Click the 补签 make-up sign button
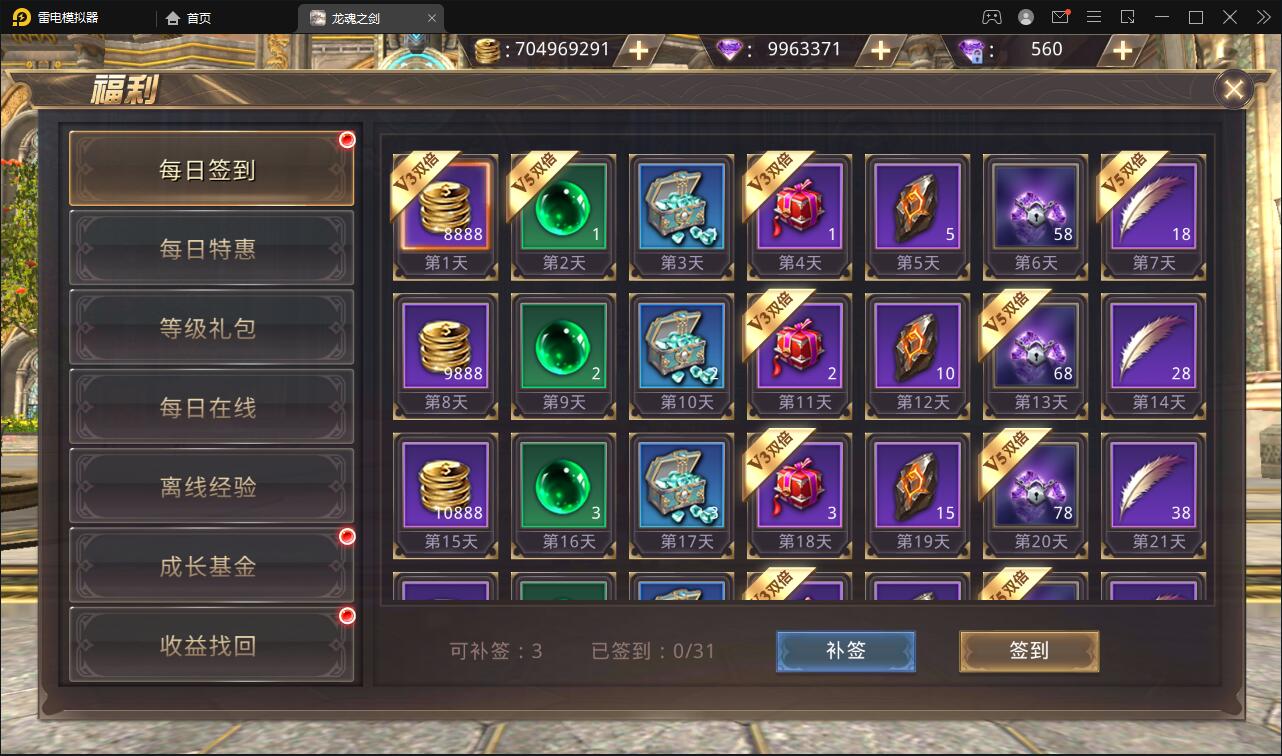 tap(845, 651)
